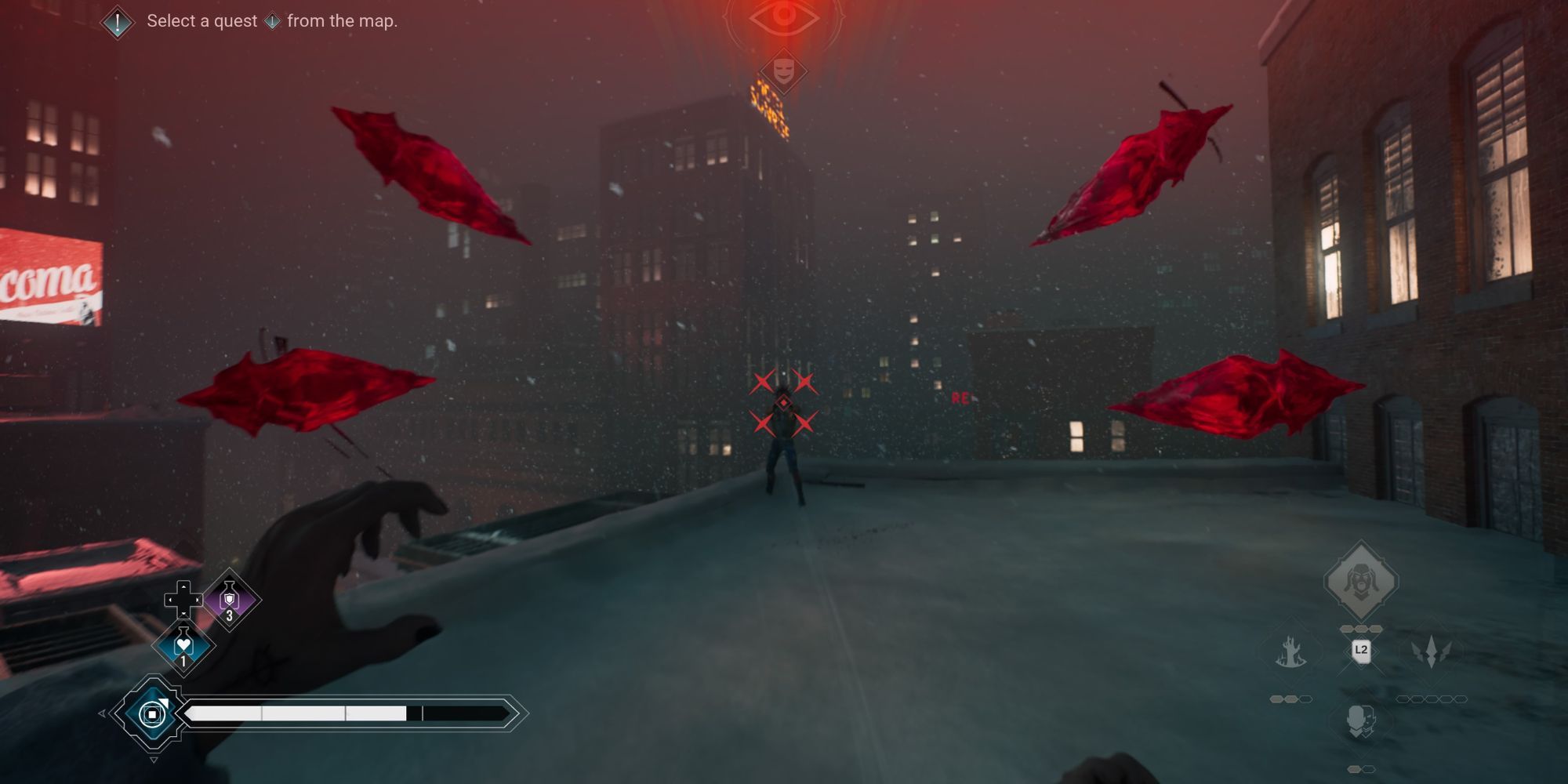
Task: Activate the hooded face ability at top
Action: pos(1361,582)
